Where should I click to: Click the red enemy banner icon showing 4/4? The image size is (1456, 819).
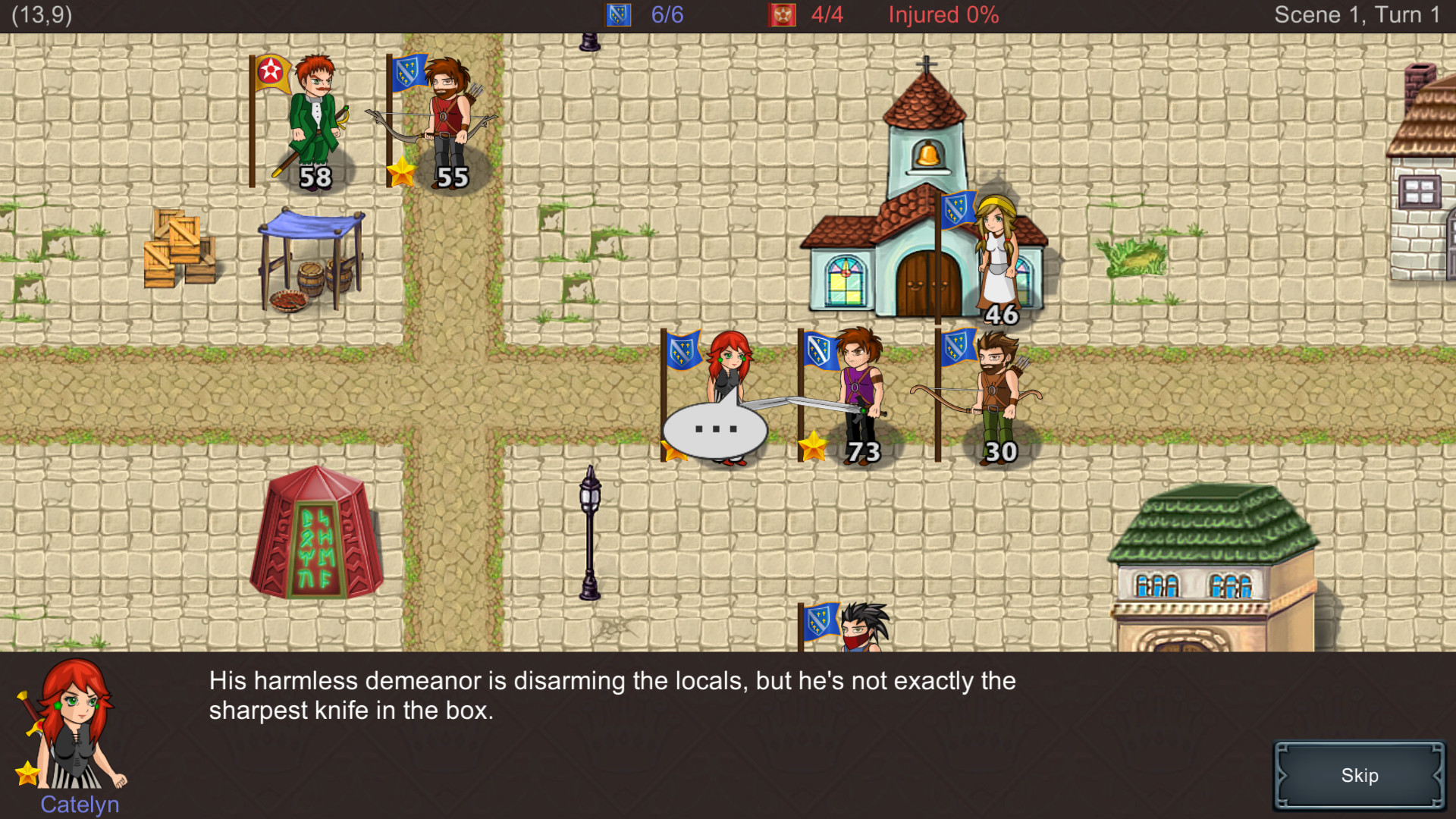[783, 14]
